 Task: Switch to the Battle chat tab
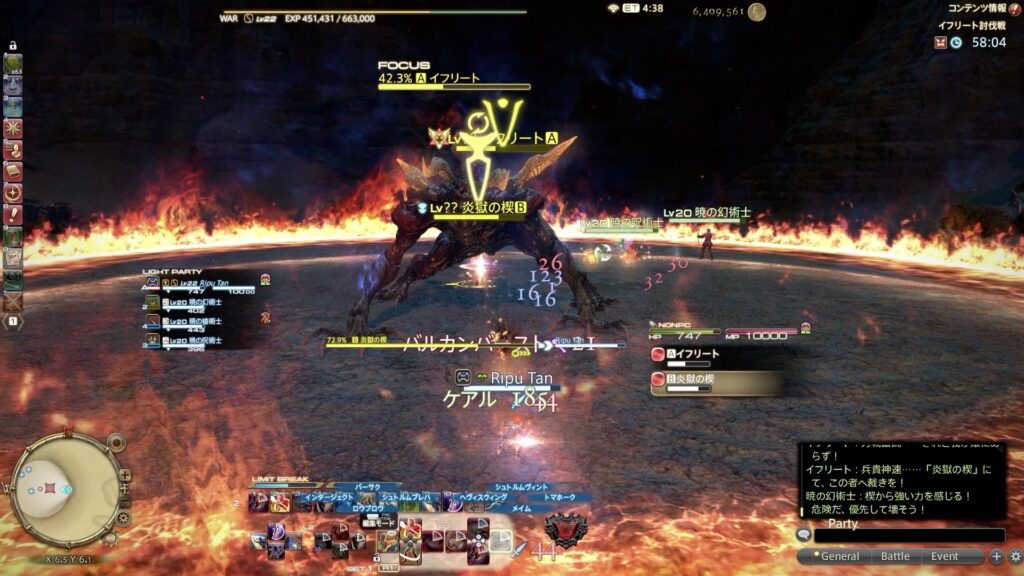click(x=894, y=556)
